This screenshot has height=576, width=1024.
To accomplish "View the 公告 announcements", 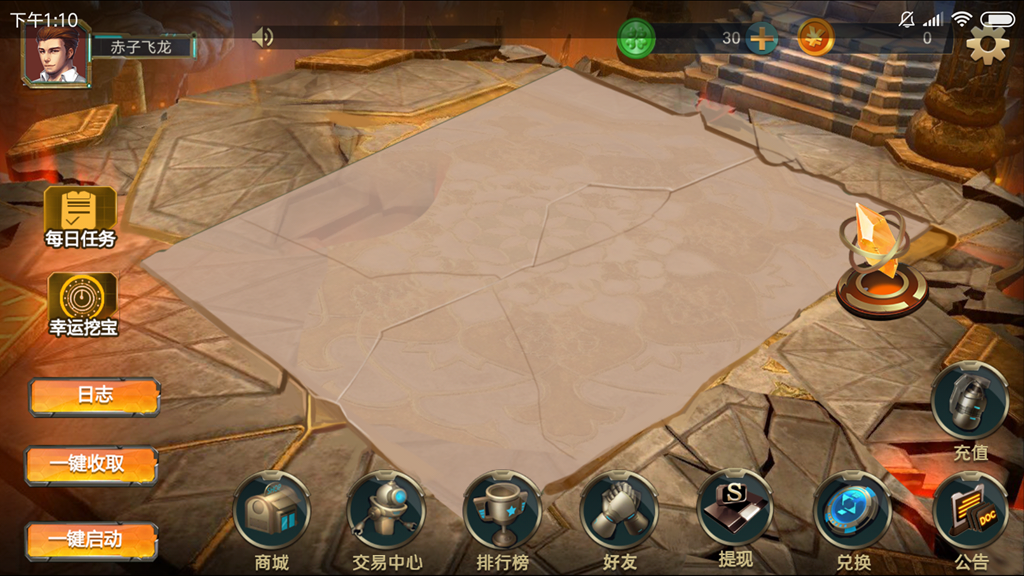I will [x=969, y=512].
